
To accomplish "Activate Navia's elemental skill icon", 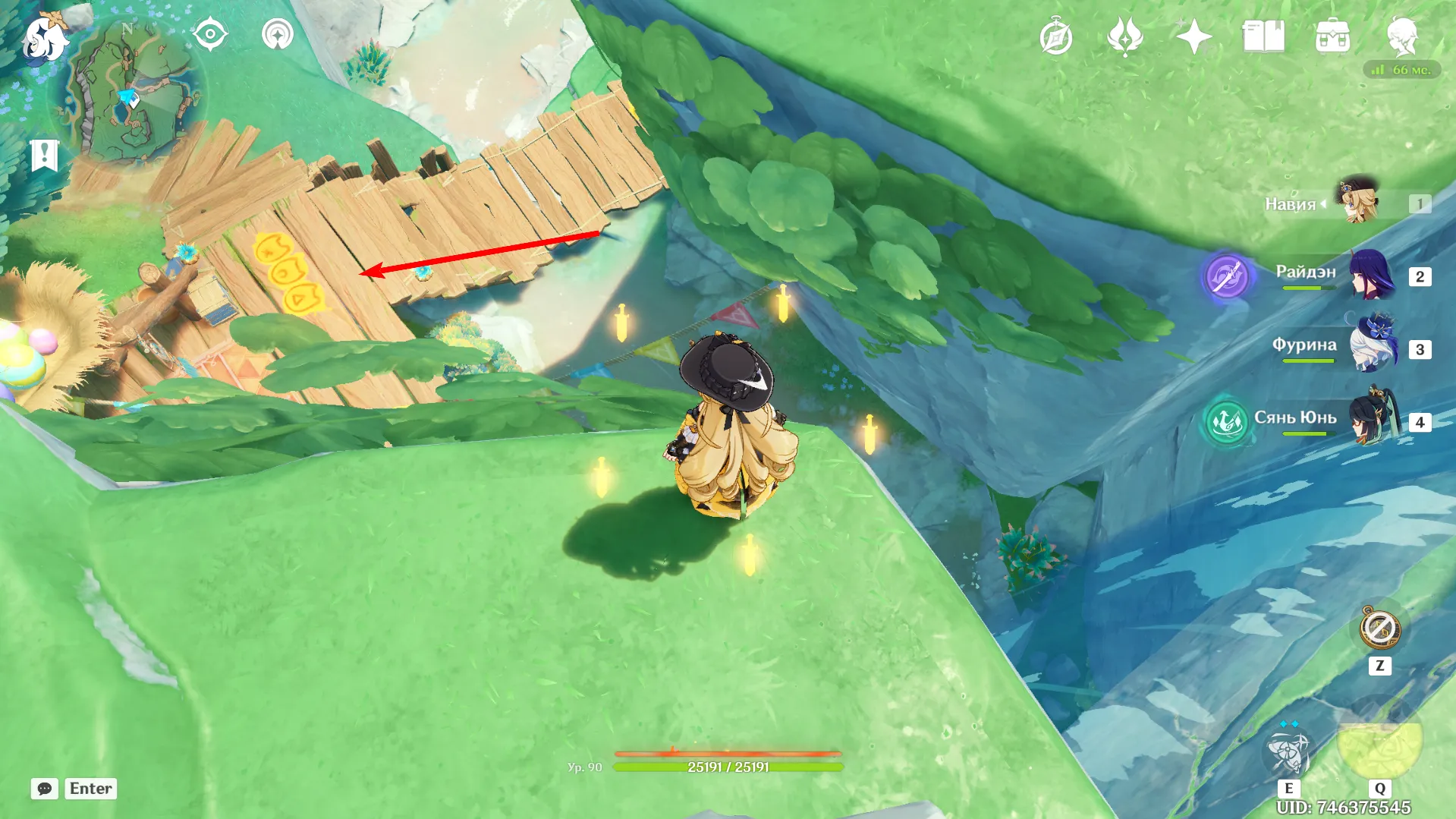I will click(1288, 751).
